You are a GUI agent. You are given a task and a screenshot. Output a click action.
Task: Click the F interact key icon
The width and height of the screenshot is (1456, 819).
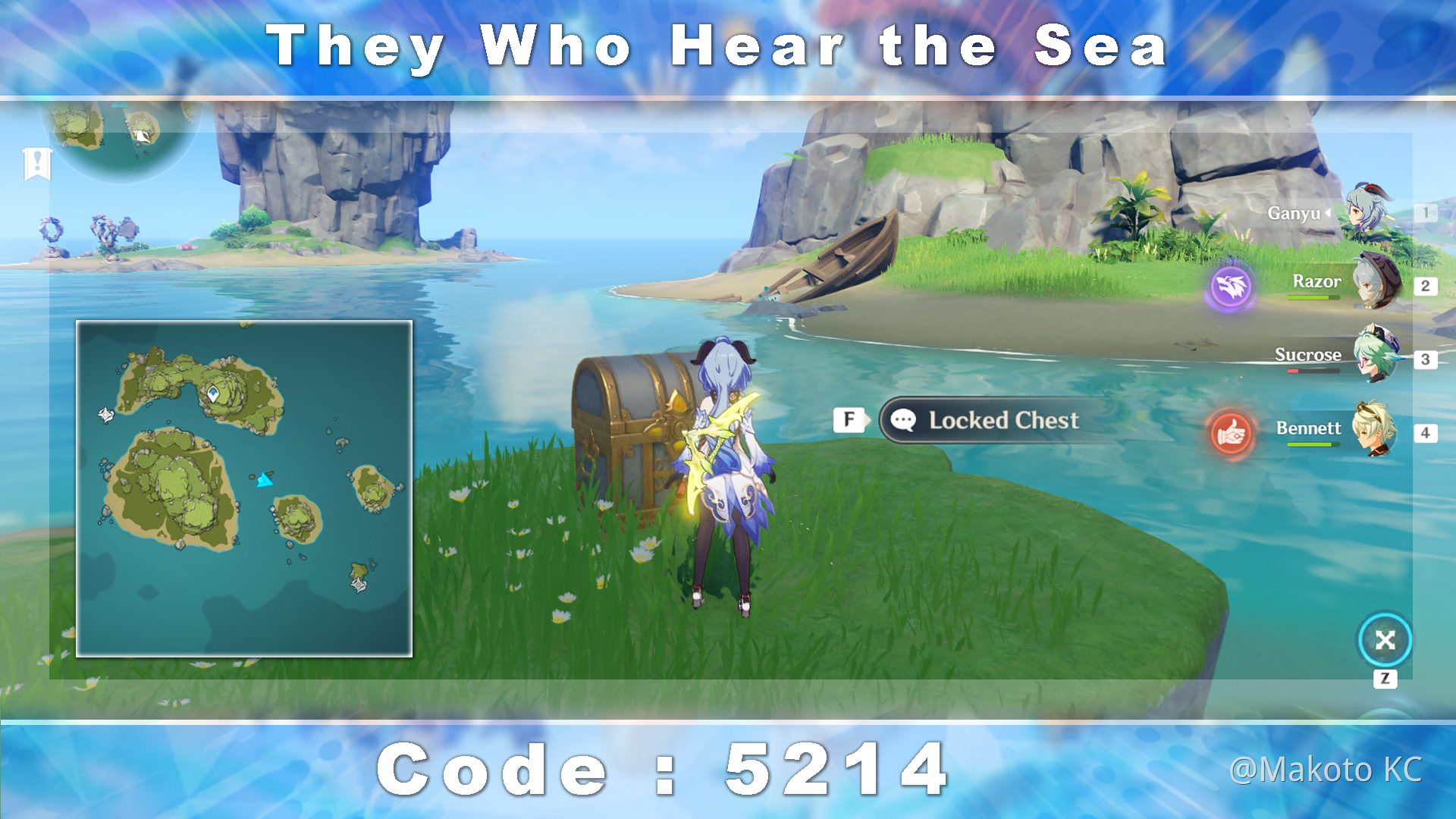(x=849, y=419)
